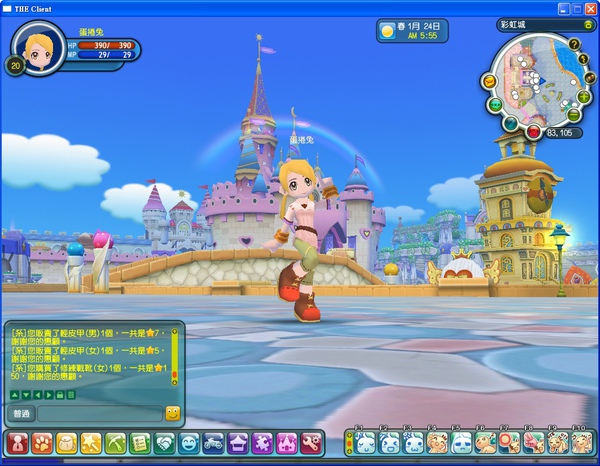Screen dimensions: 600x466
Task: Close the game window with the X button
Action: click(588, 7)
